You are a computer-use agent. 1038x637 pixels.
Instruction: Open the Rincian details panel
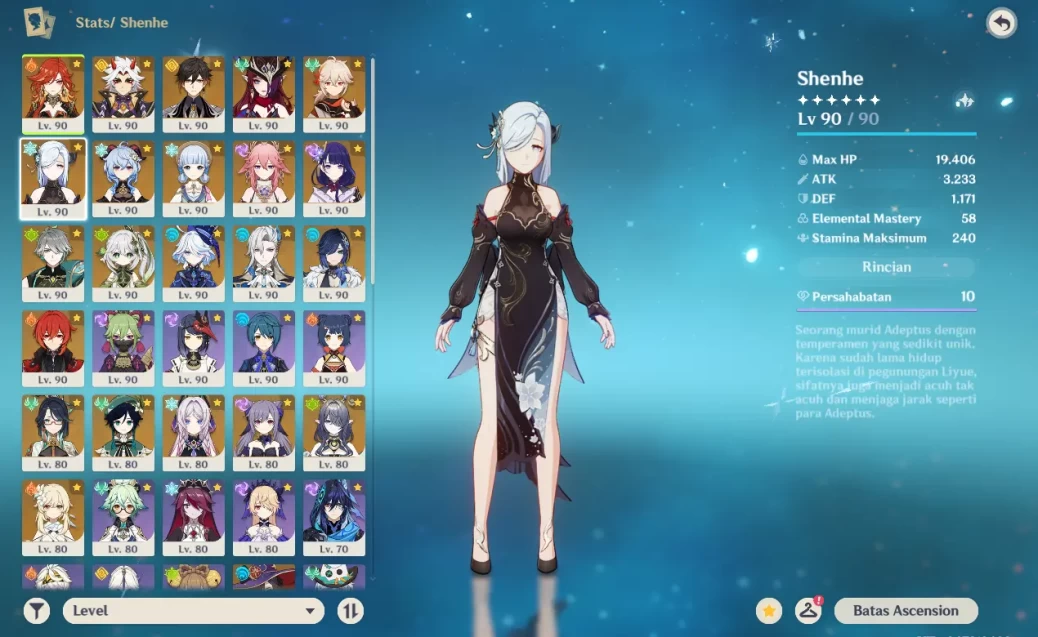coord(886,268)
